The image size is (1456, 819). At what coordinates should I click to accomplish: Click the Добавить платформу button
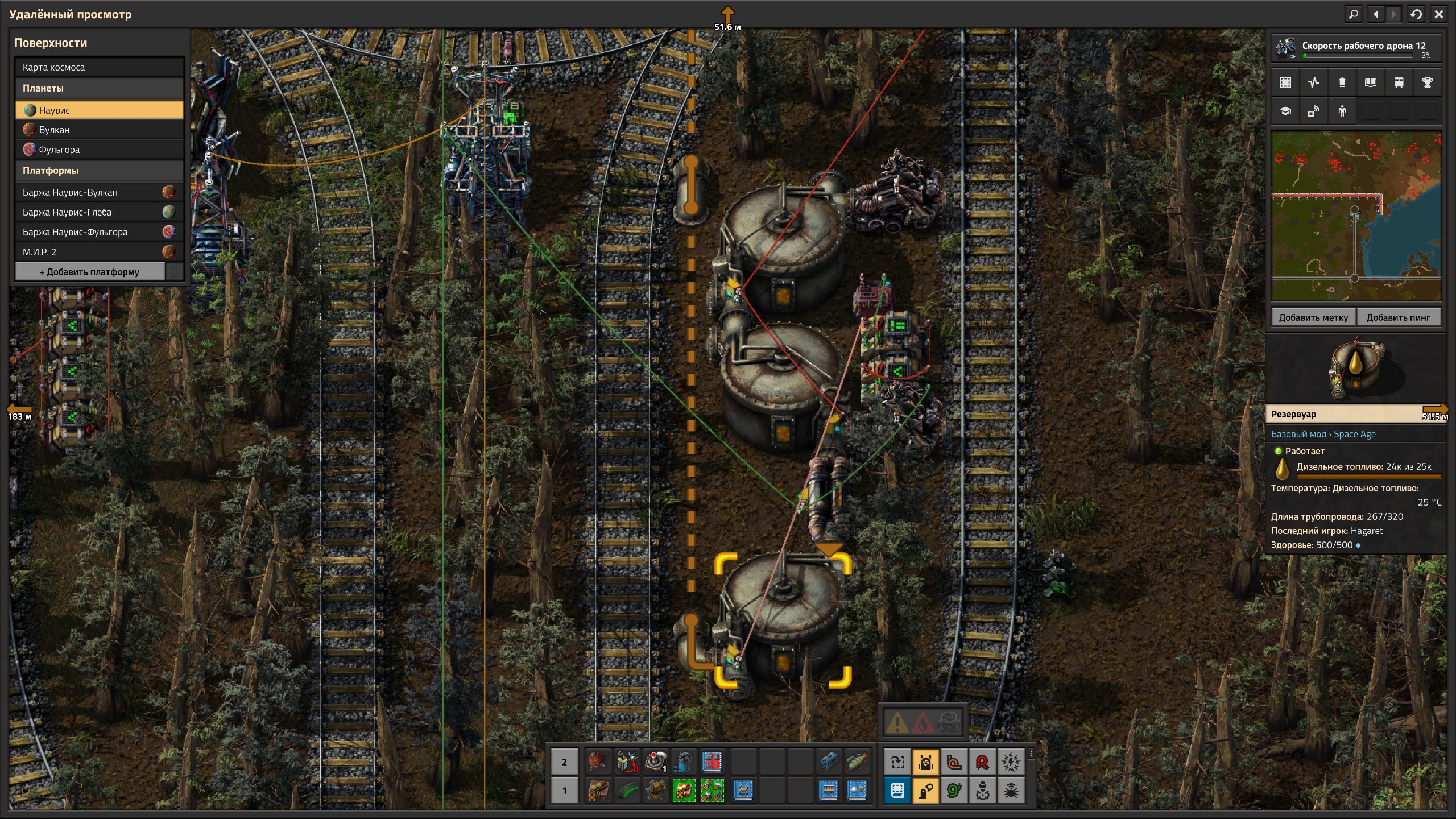(90, 272)
